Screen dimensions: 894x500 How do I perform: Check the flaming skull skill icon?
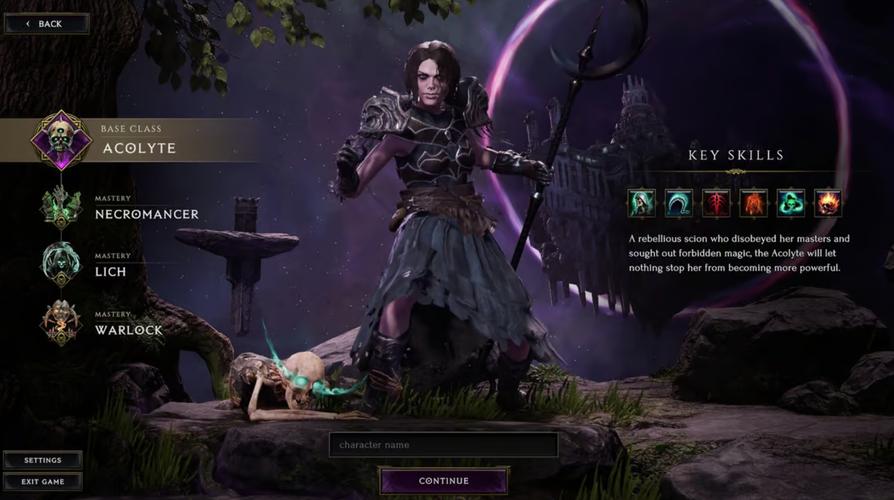pos(828,203)
